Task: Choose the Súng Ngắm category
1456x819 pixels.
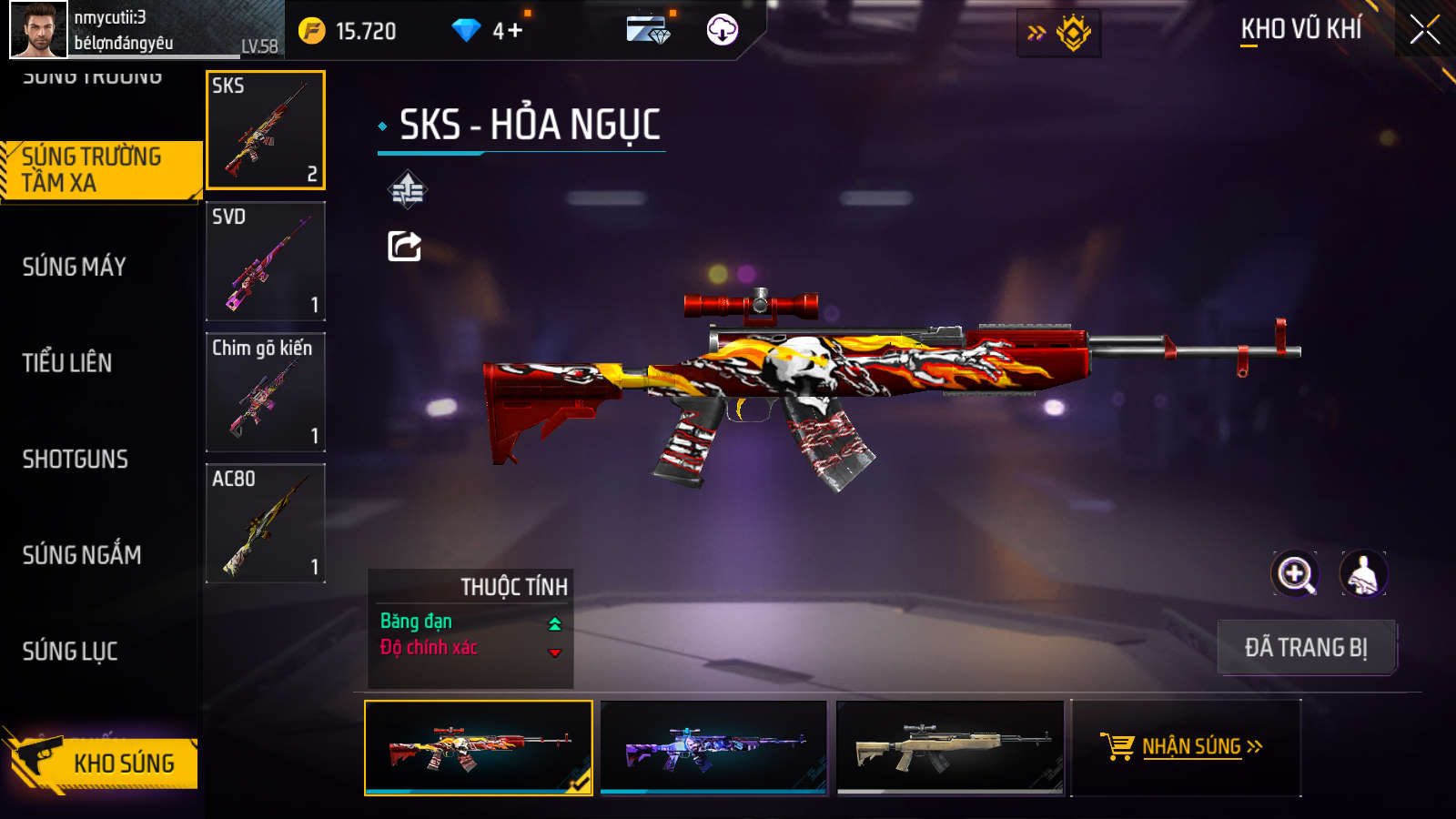Action: click(82, 555)
